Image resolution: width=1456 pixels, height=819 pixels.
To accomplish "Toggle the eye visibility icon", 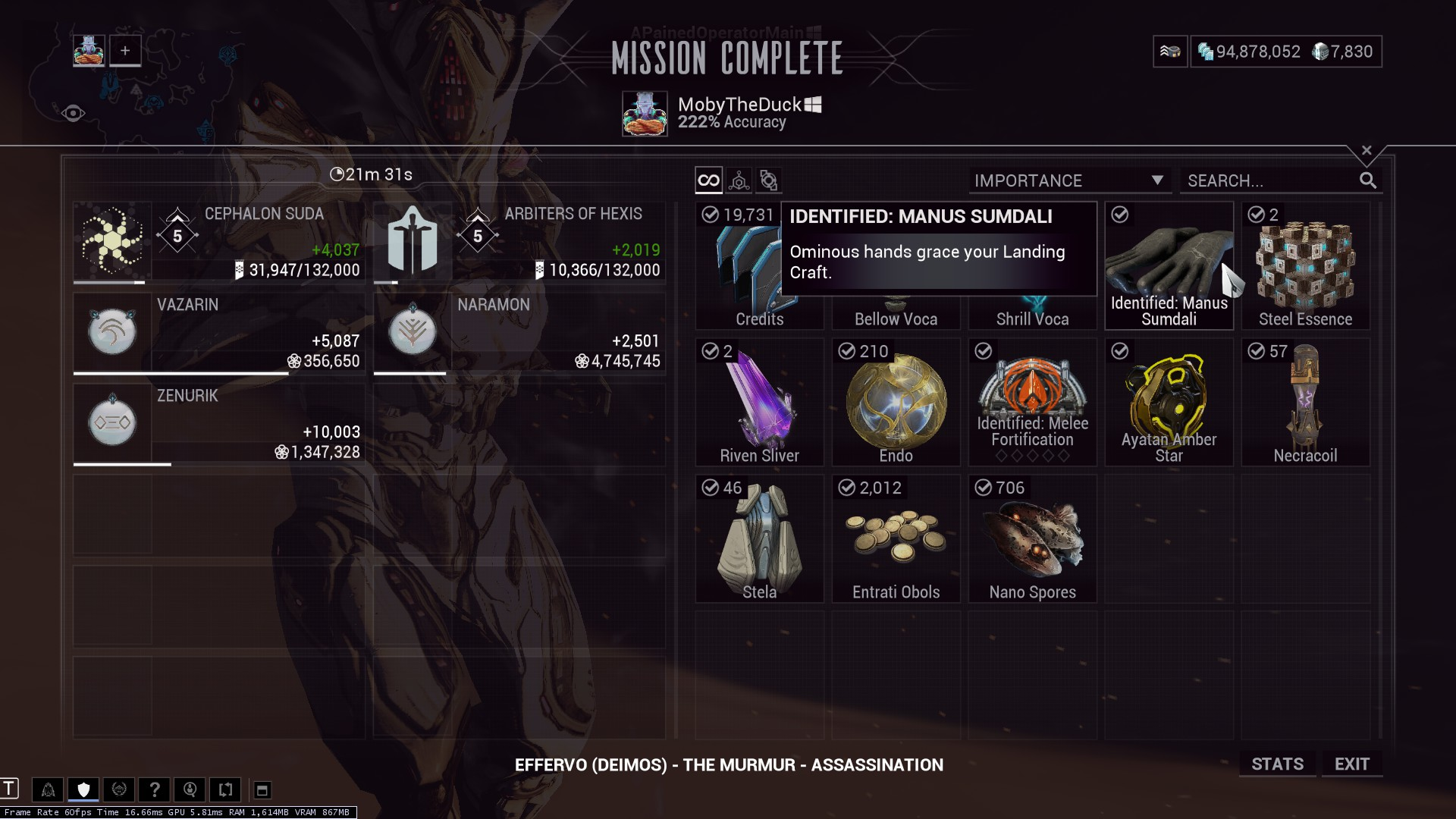I will pos(73,114).
